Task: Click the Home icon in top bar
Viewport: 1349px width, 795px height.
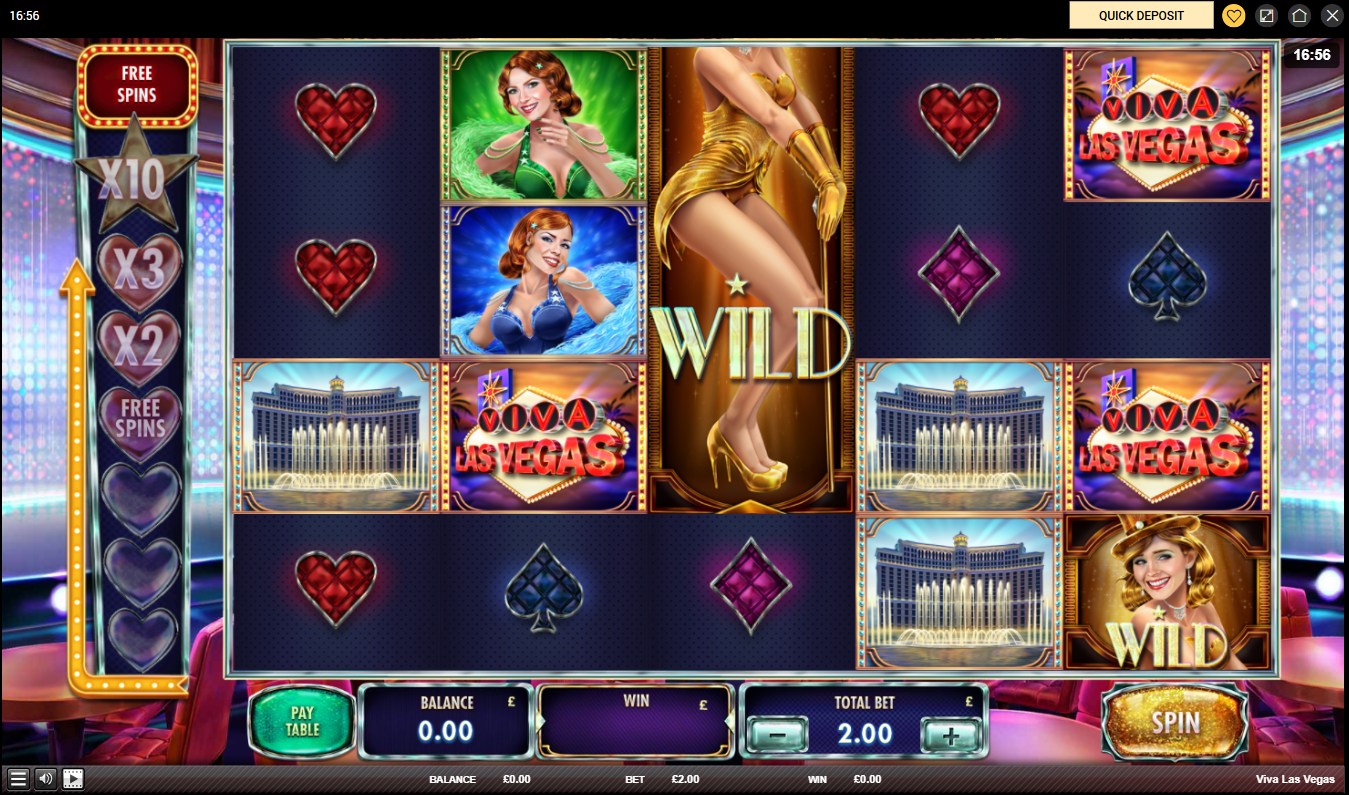Action: pos(1299,15)
